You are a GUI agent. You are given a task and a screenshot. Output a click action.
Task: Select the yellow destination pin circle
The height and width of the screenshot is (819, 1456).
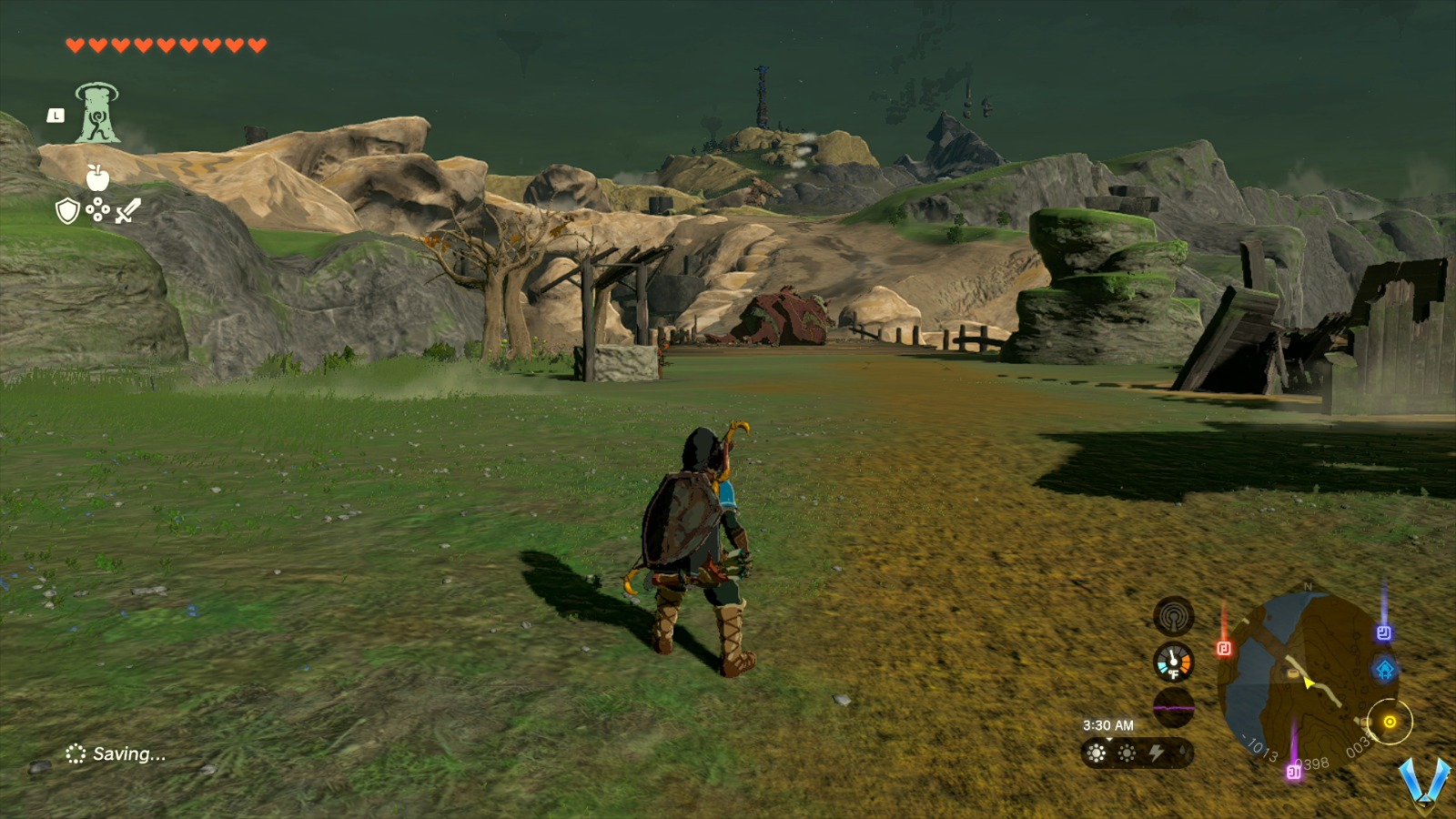click(x=1390, y=723)
